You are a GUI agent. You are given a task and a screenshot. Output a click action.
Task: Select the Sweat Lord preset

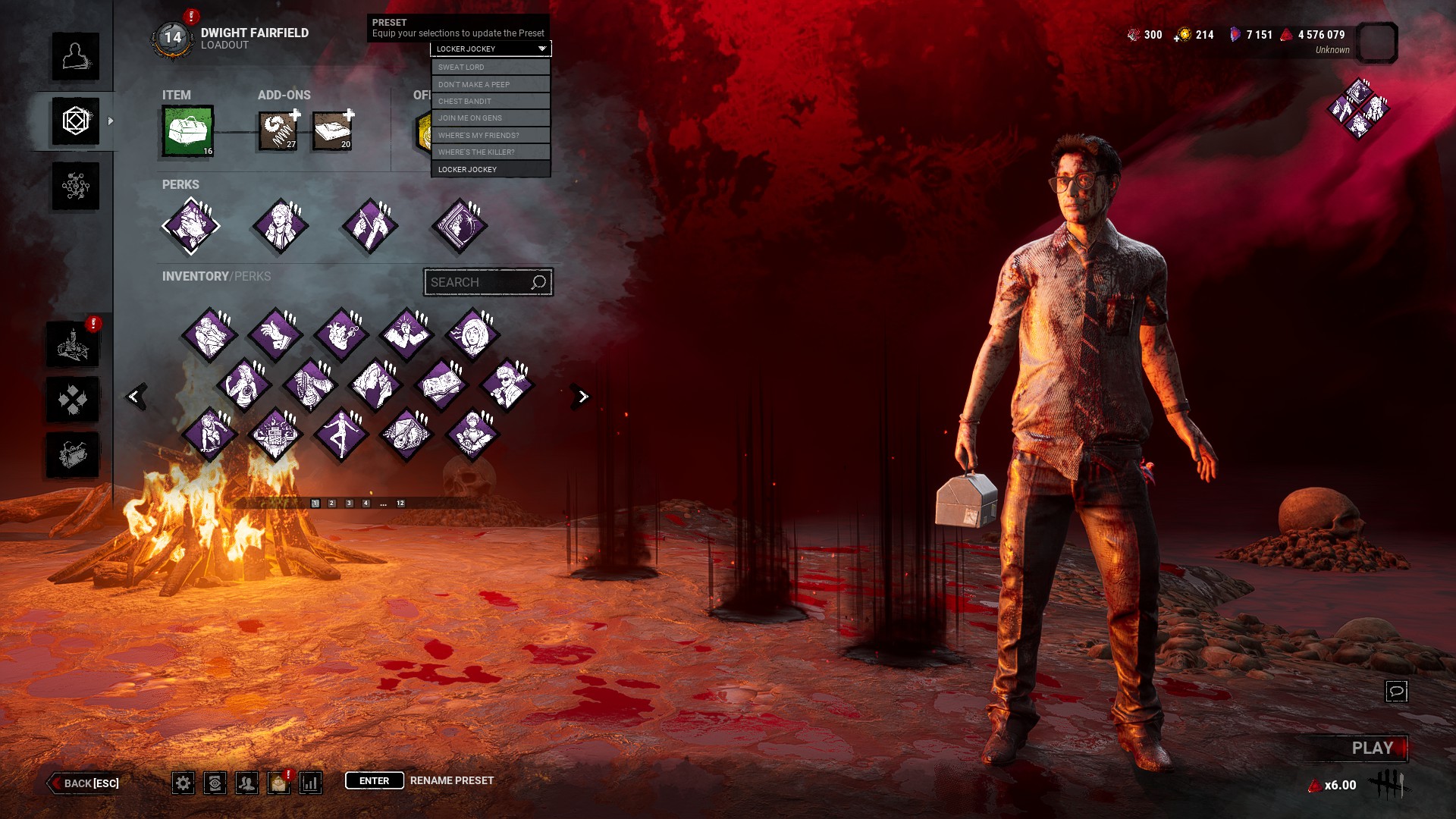pyautogui.click(x=491, y=67)
